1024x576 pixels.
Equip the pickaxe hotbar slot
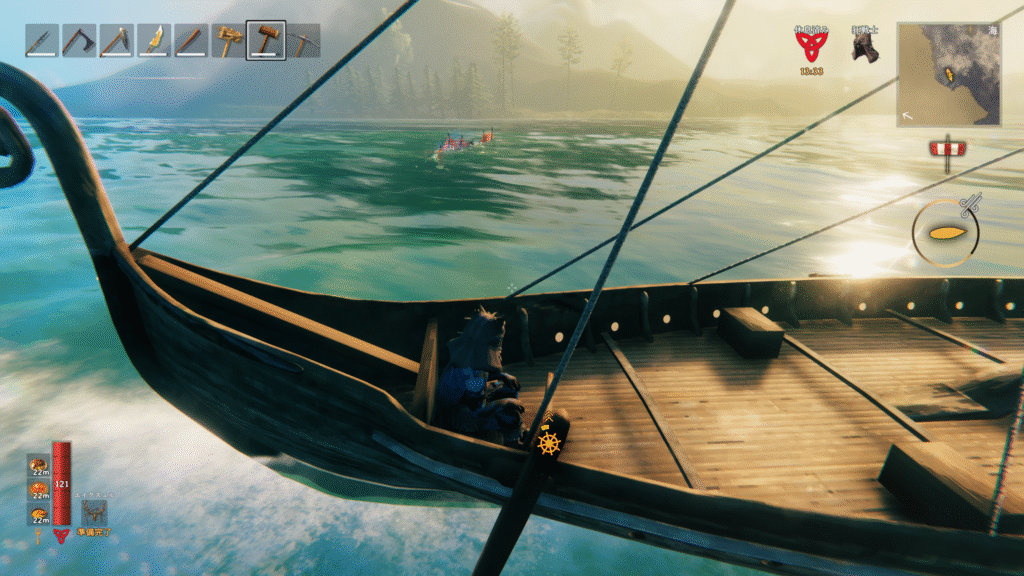(x=303, y=41)
